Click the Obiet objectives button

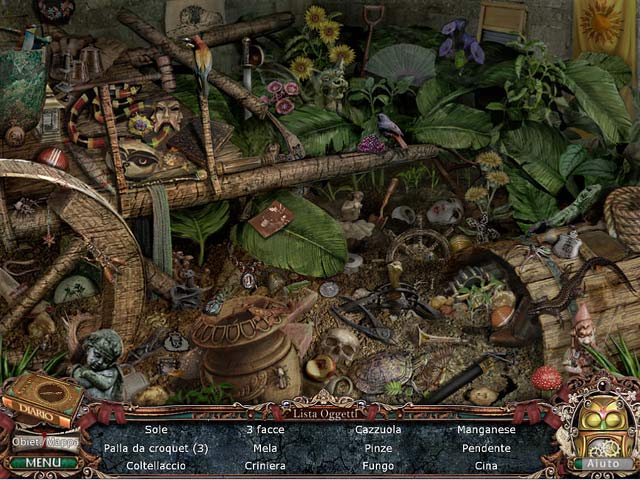27,441
